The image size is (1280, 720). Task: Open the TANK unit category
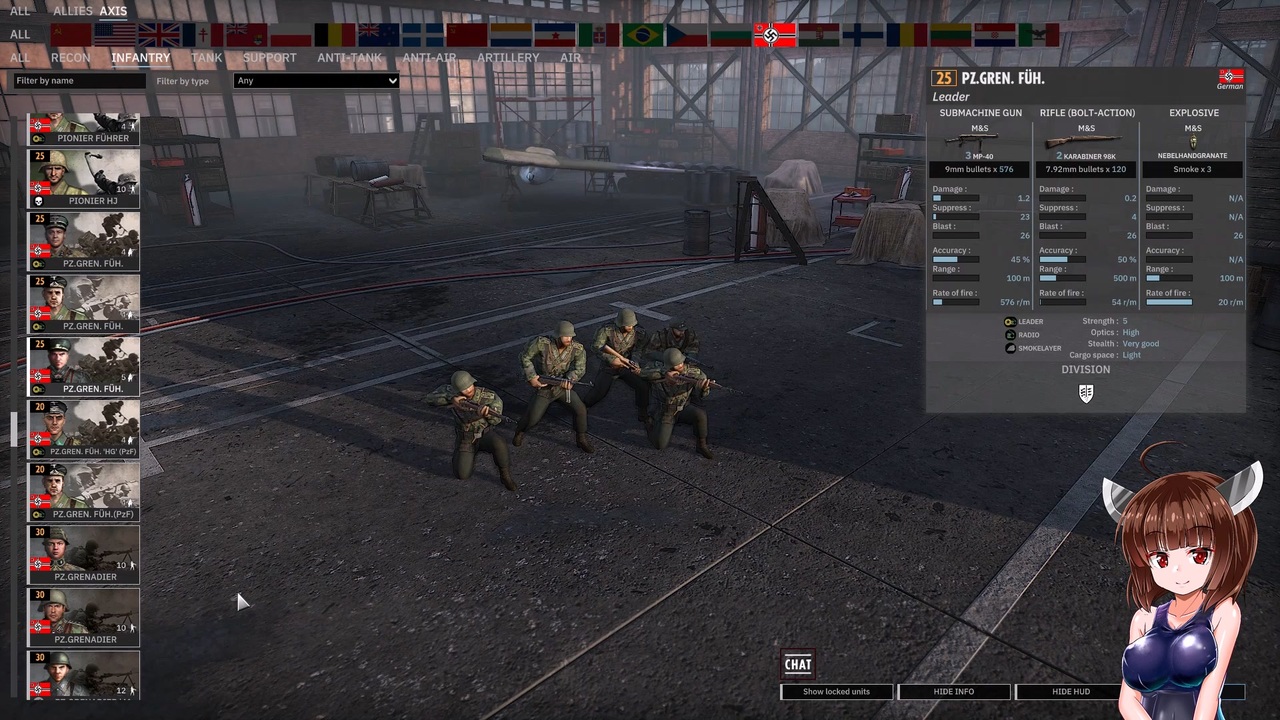point(206,57)
